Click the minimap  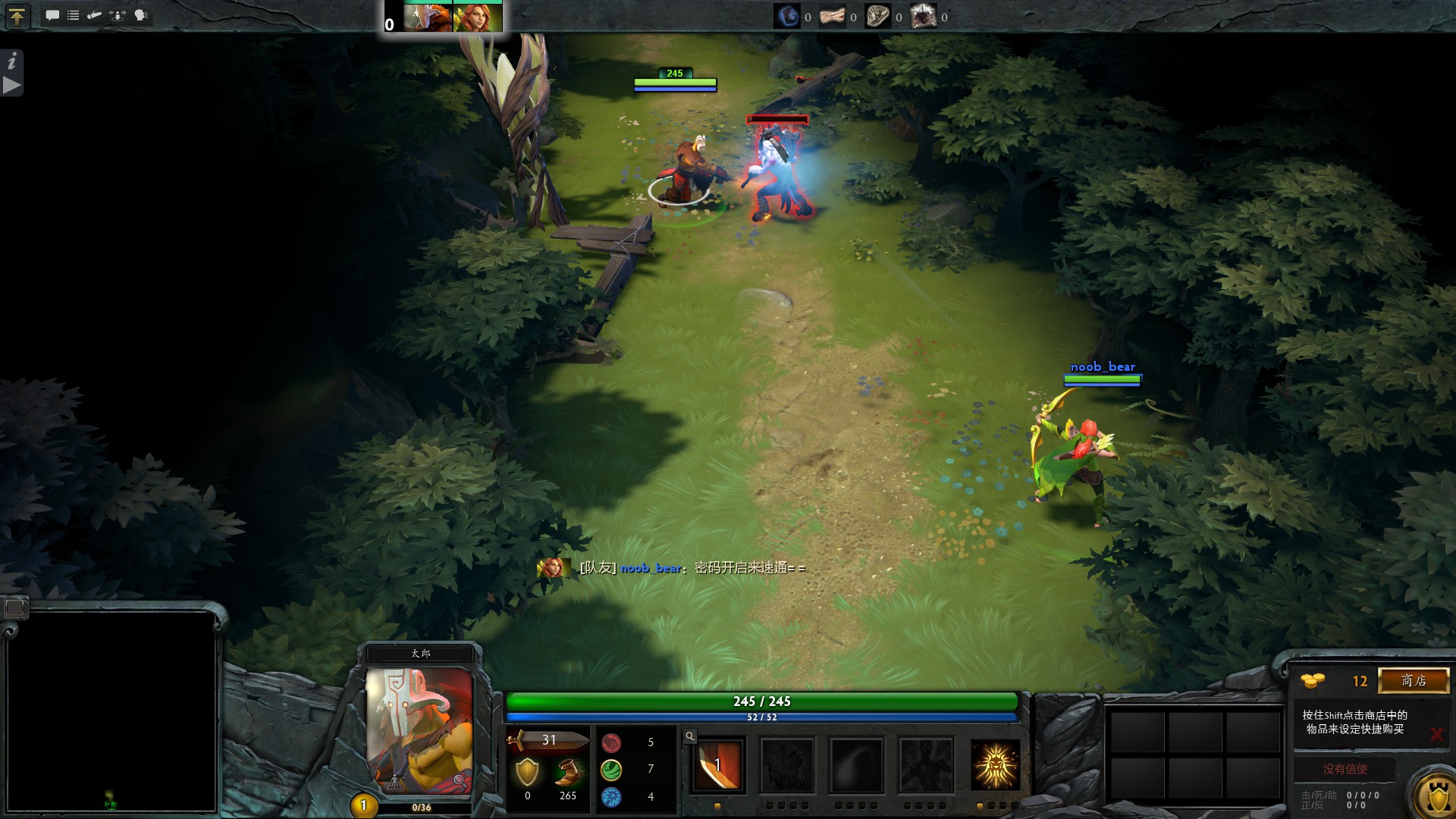tap(111, 711)
